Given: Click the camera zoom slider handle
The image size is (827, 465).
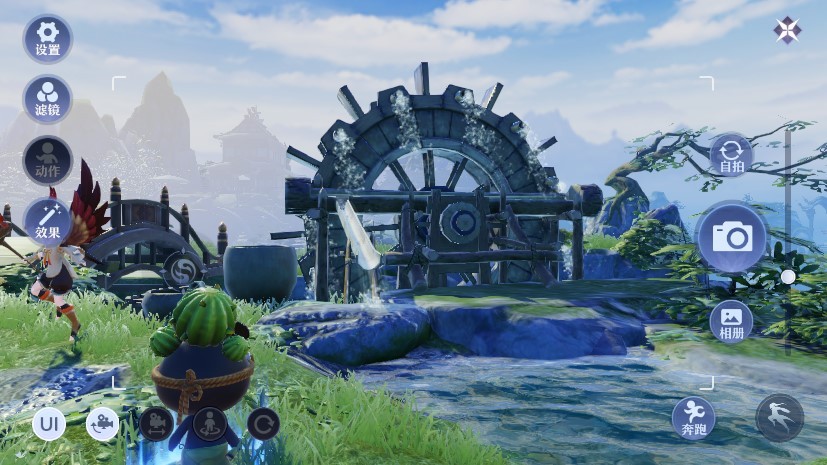Looking at the screenshot, I should [788, 276].
